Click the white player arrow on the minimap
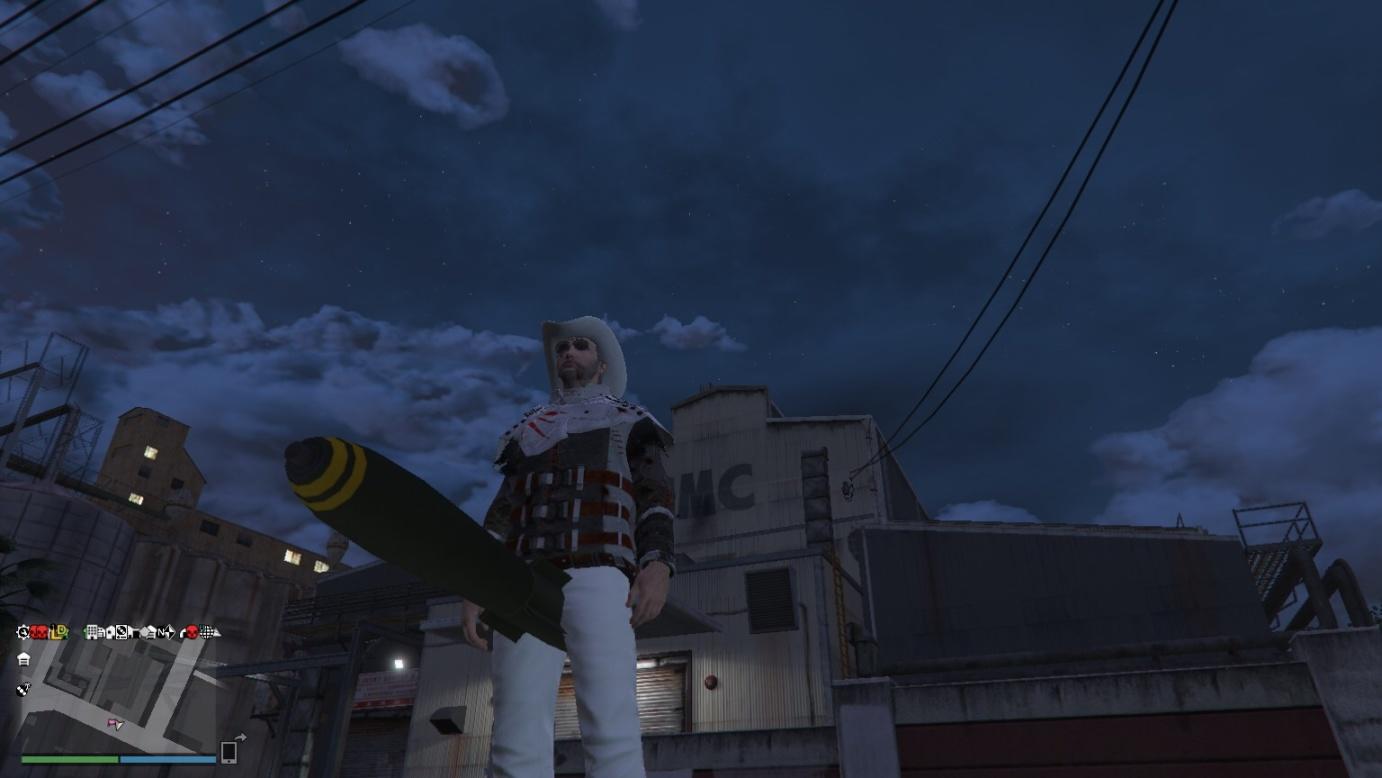This screenshot has height=778, width=1382. [118, 727]
